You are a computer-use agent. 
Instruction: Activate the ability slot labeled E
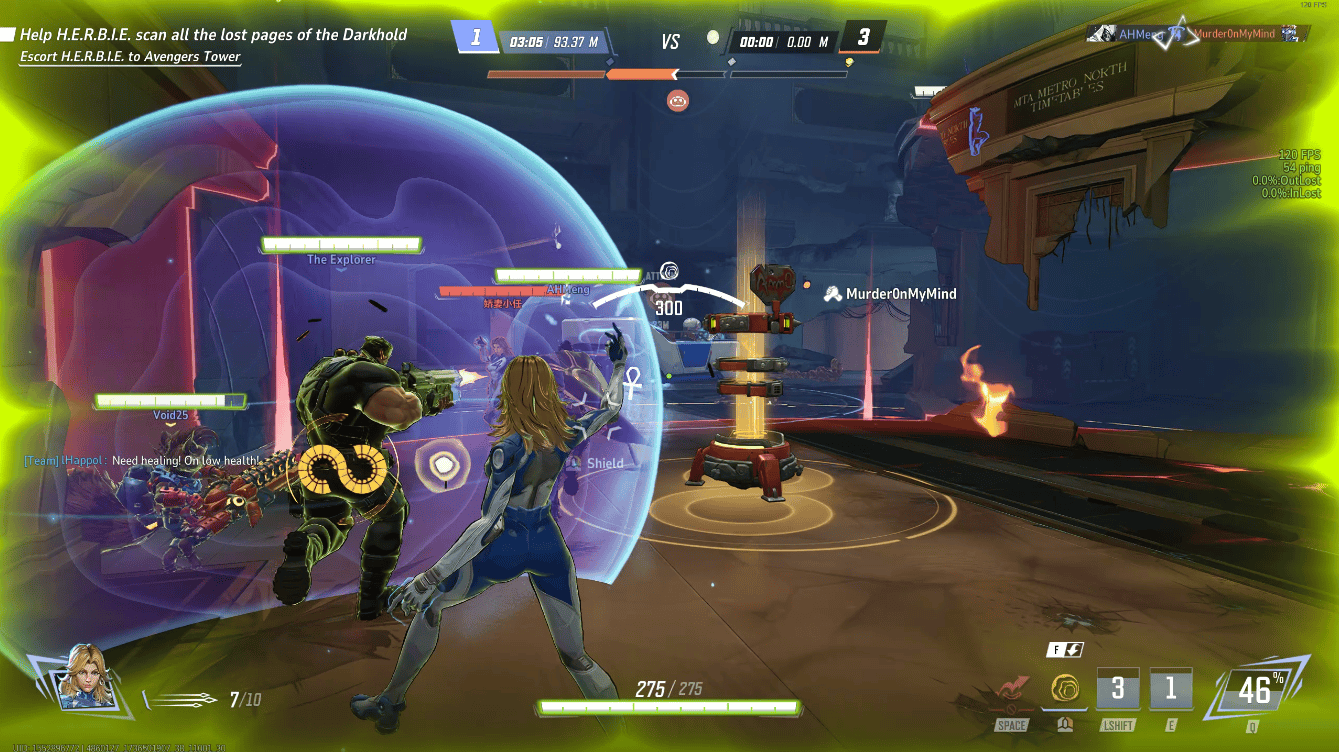tap(1170, 690)
